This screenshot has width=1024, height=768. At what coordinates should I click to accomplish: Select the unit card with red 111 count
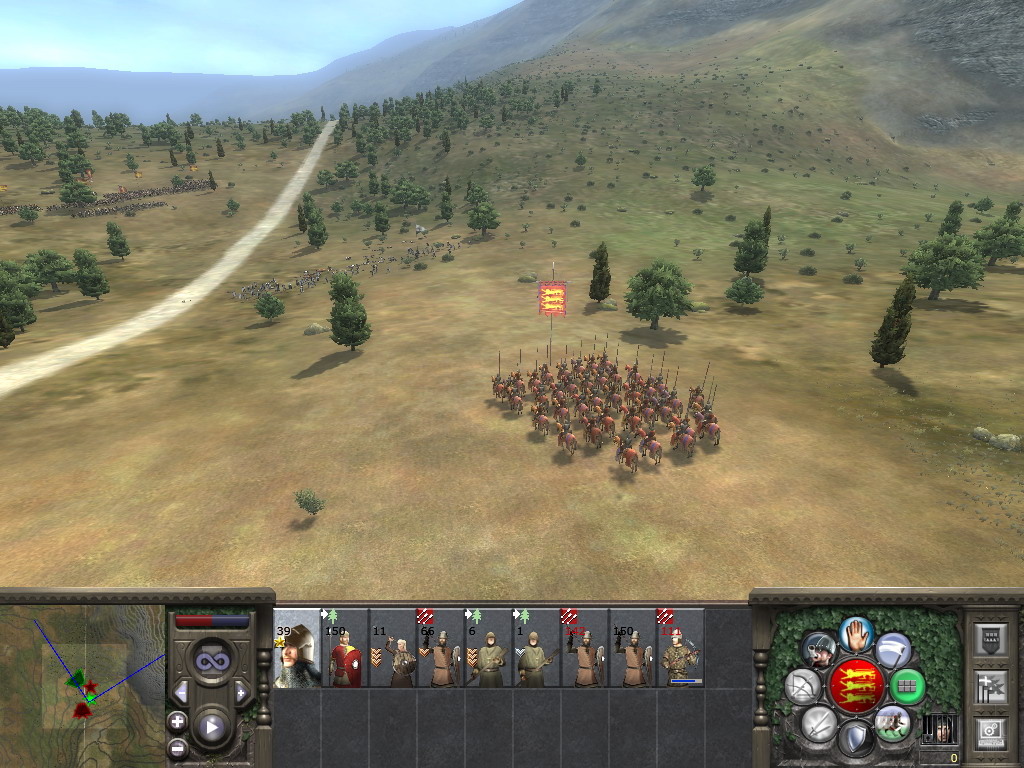681,648
